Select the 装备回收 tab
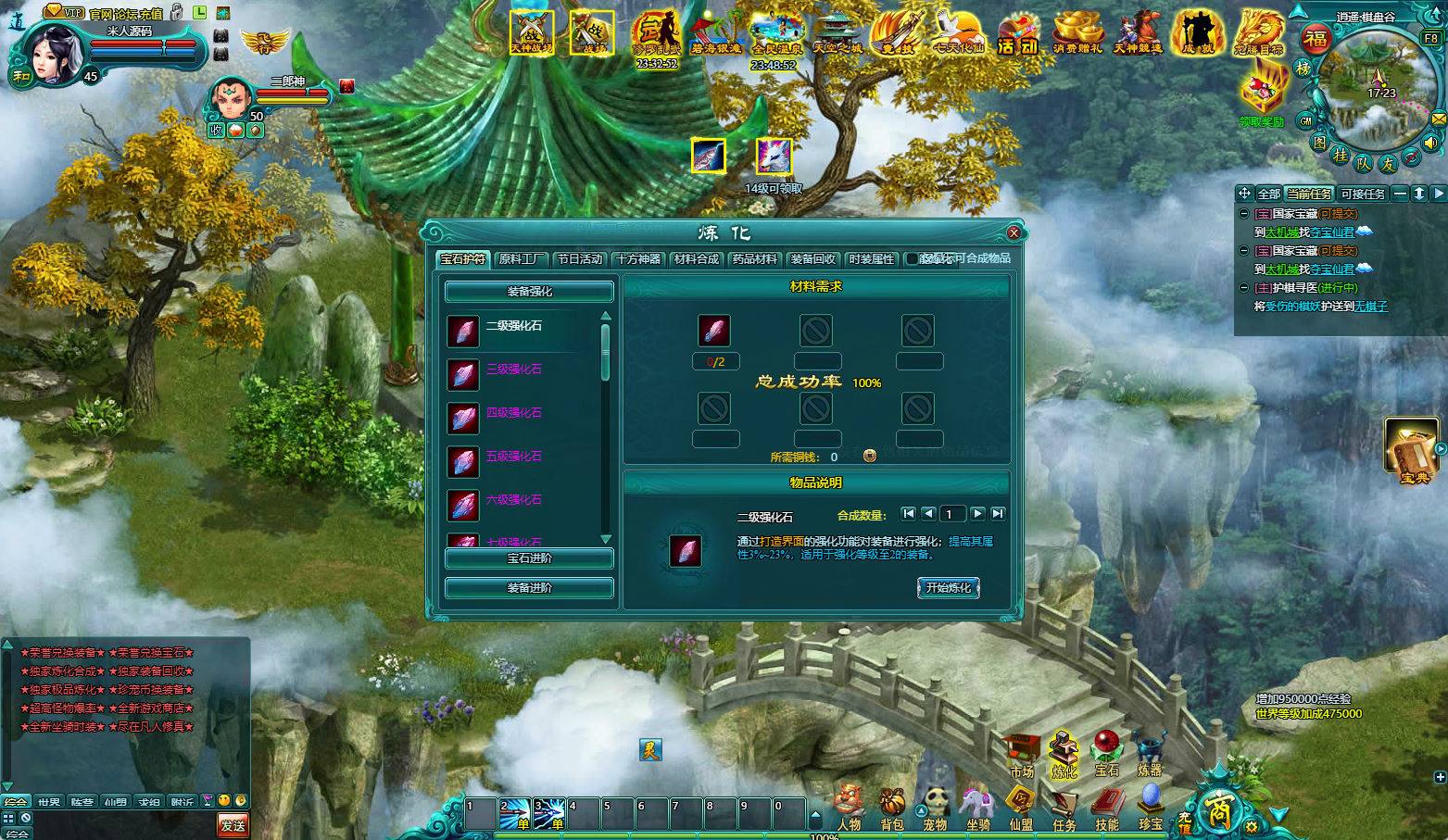Image resolution: width=1448 pixels, height=840 pixels. pos(812,259)
